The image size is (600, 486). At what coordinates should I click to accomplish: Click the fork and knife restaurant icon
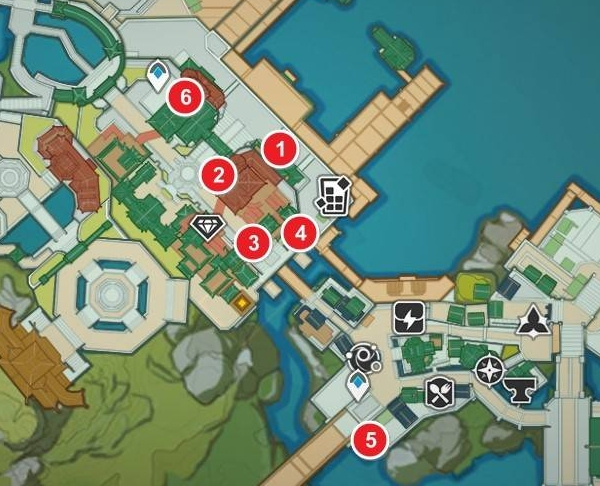pos(440,393)
